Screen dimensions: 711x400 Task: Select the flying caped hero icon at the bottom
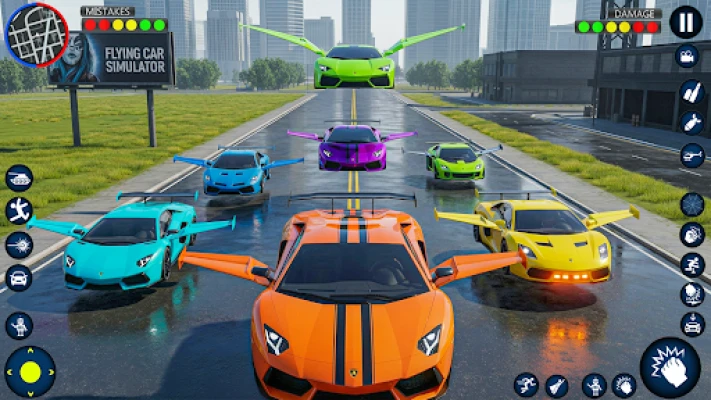[557, 385]
